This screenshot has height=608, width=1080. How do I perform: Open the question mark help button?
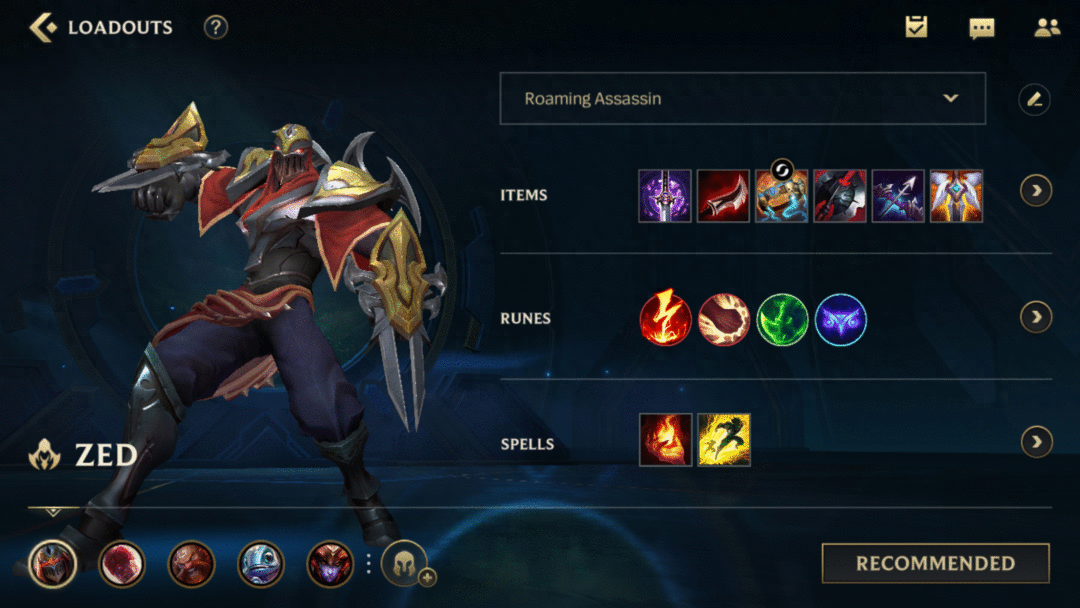click(x=216, y=27)
